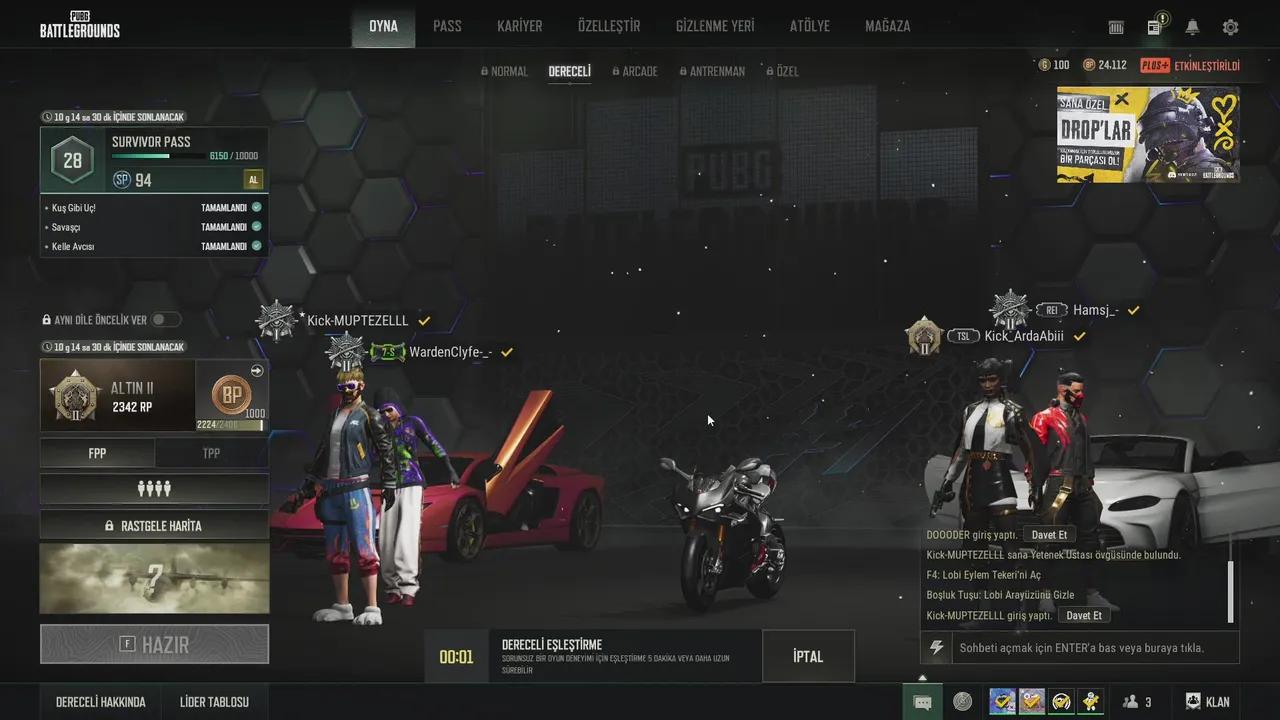Open the Settings gear icon
Viewport: 1280px width, 720px height.
pos(1229,27)
